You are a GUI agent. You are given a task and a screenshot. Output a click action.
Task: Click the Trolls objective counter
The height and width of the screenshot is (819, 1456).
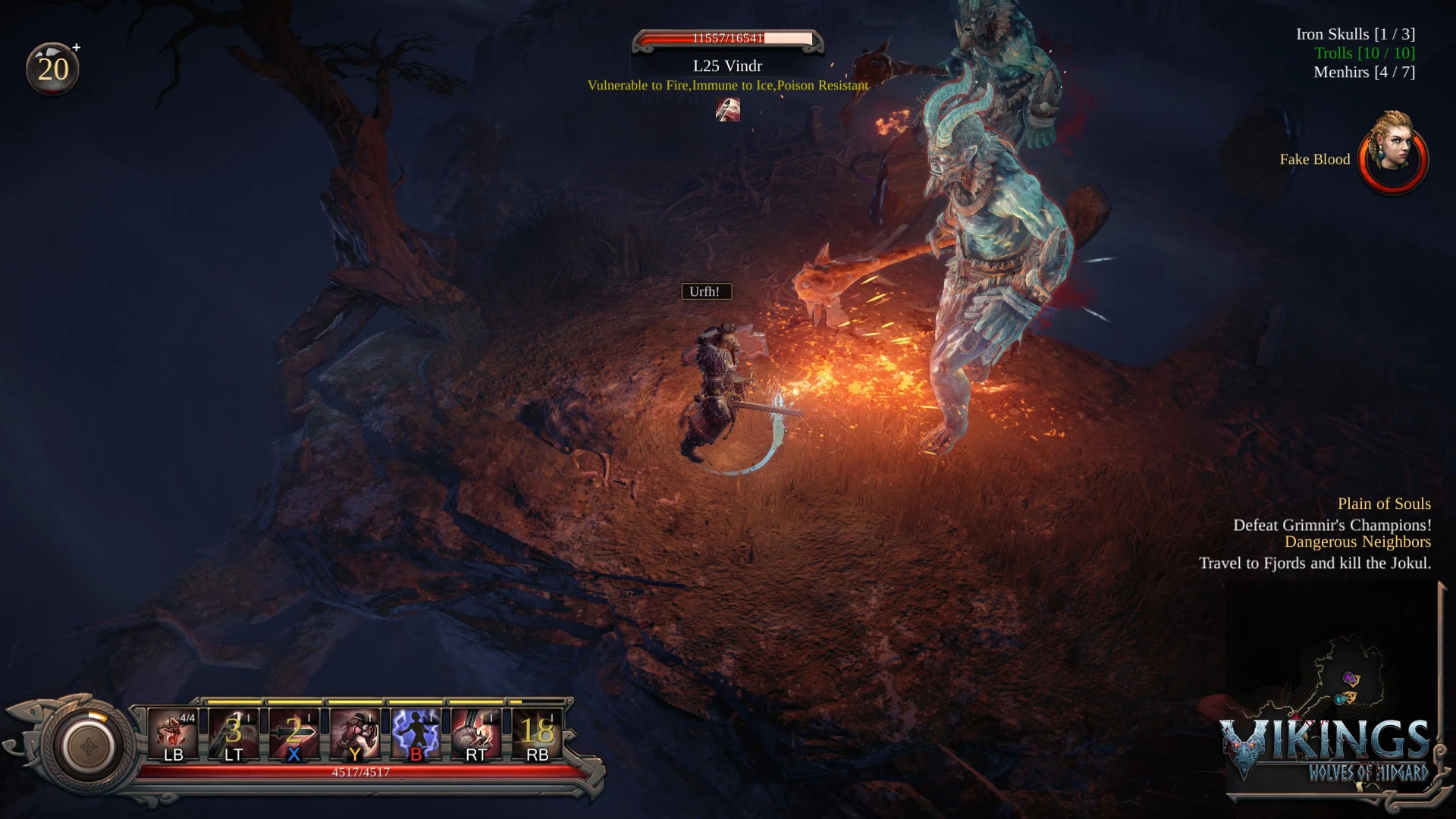pyautogui.click(x=1364, y=53)
